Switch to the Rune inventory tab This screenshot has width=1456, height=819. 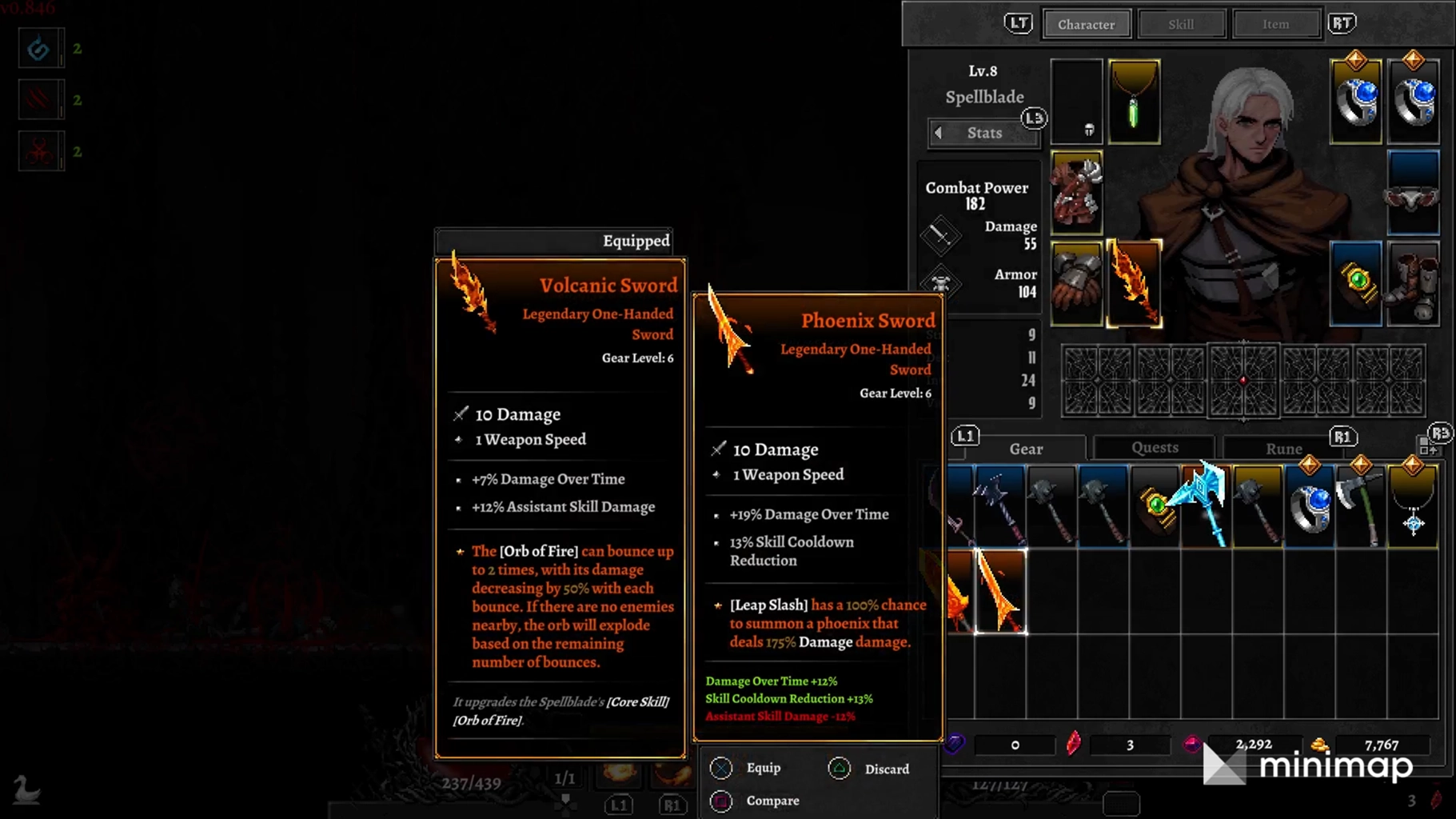tap(1283, 449)
